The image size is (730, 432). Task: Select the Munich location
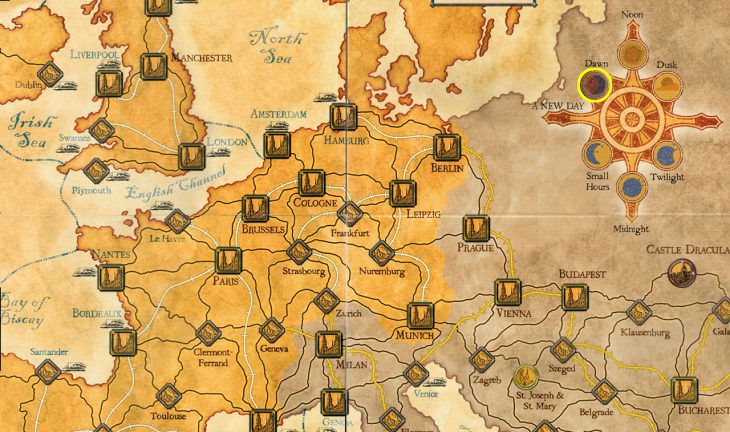[x=420, y=315]
